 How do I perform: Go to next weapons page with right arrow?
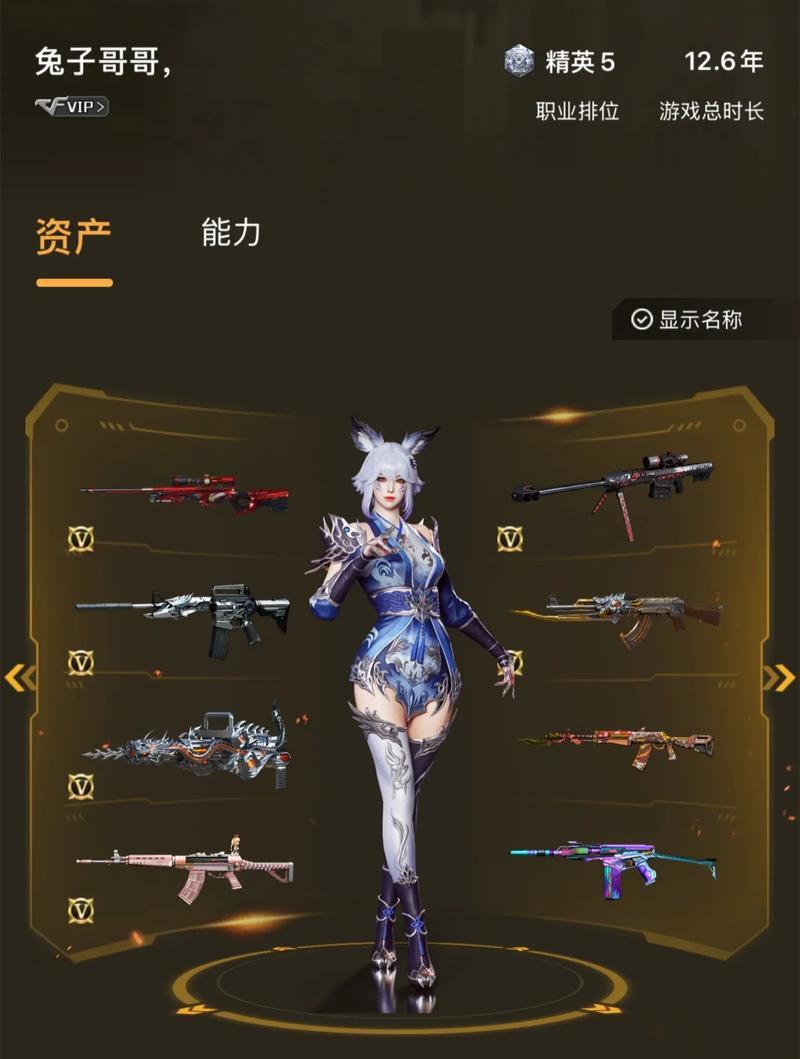pos(779,678)
